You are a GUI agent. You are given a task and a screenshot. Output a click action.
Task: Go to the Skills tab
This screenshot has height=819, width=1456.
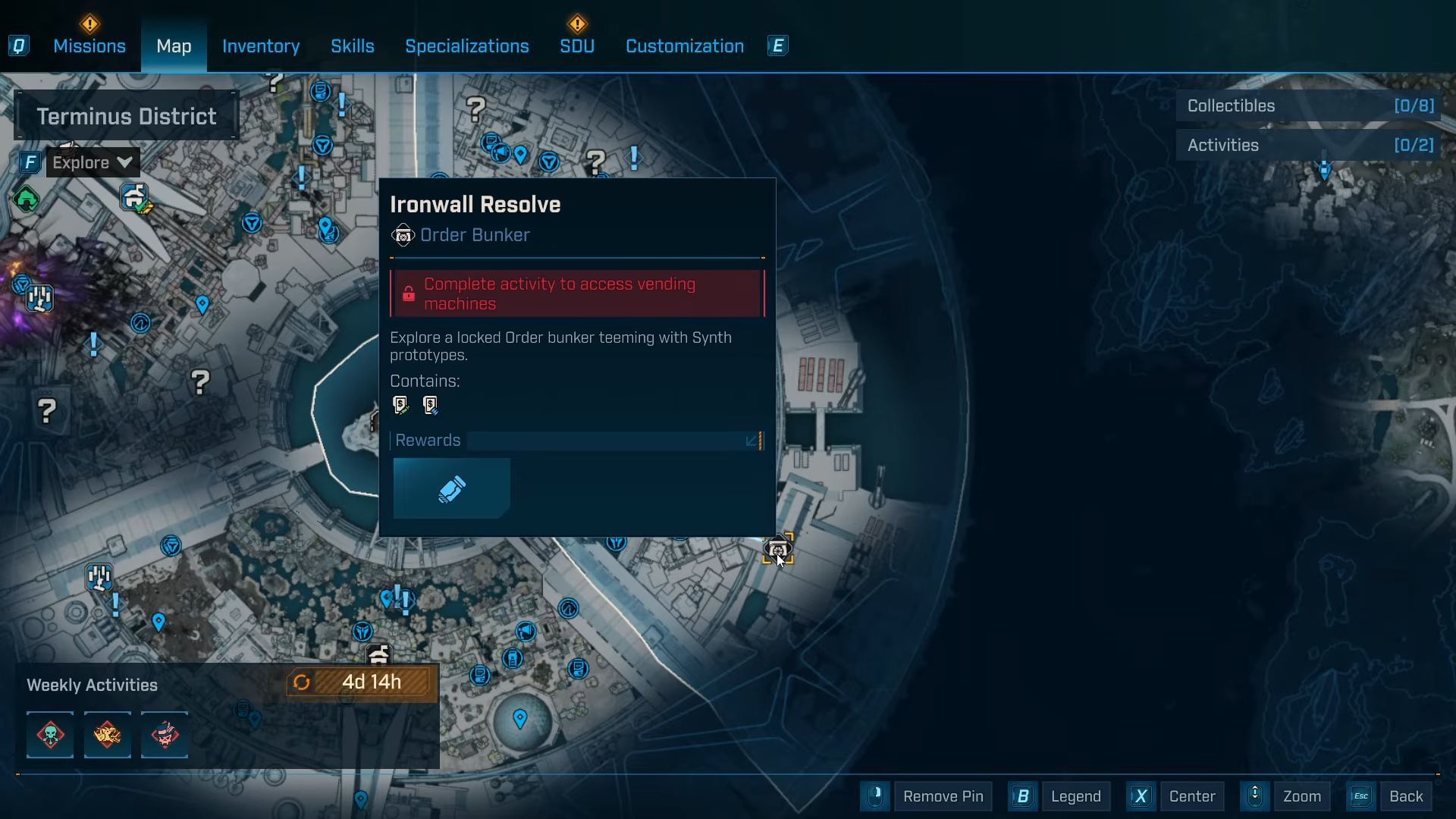353,46
